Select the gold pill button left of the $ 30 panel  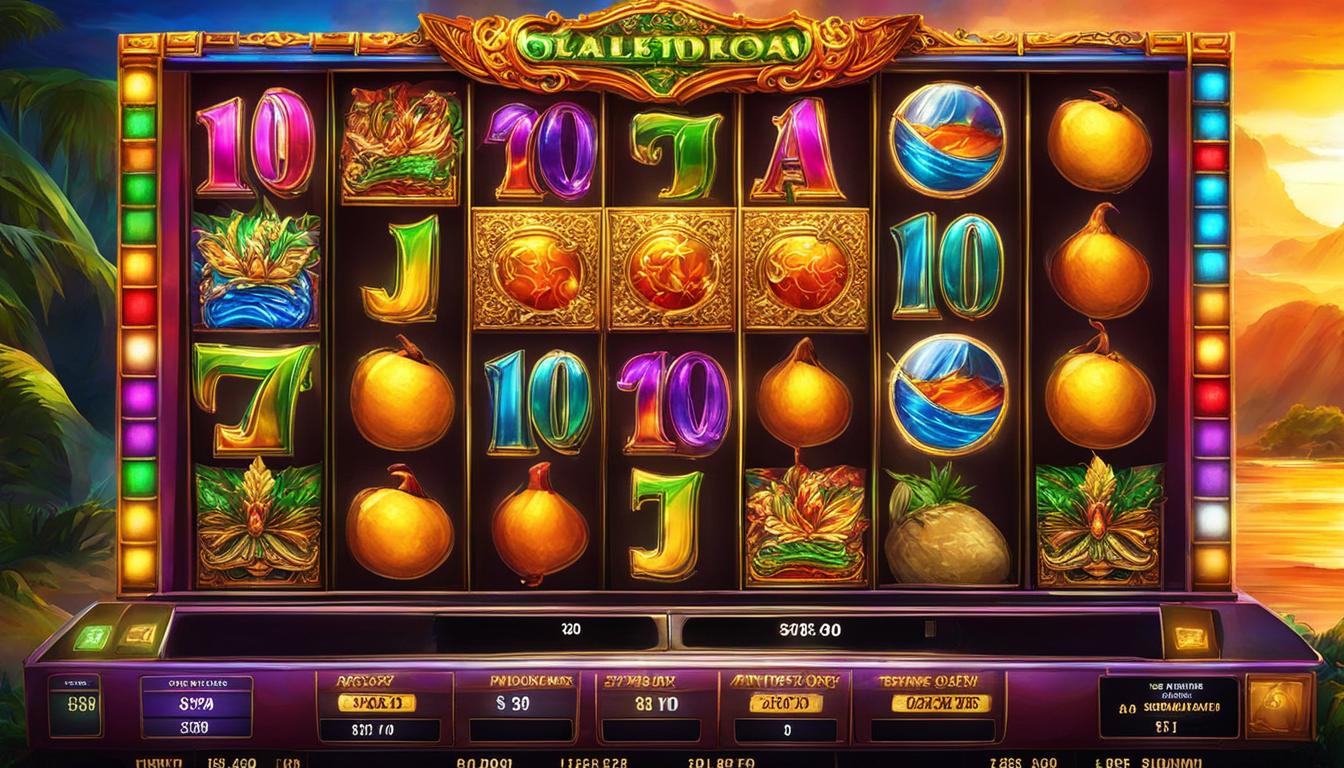pyautogui.click(x=377, y=702)
